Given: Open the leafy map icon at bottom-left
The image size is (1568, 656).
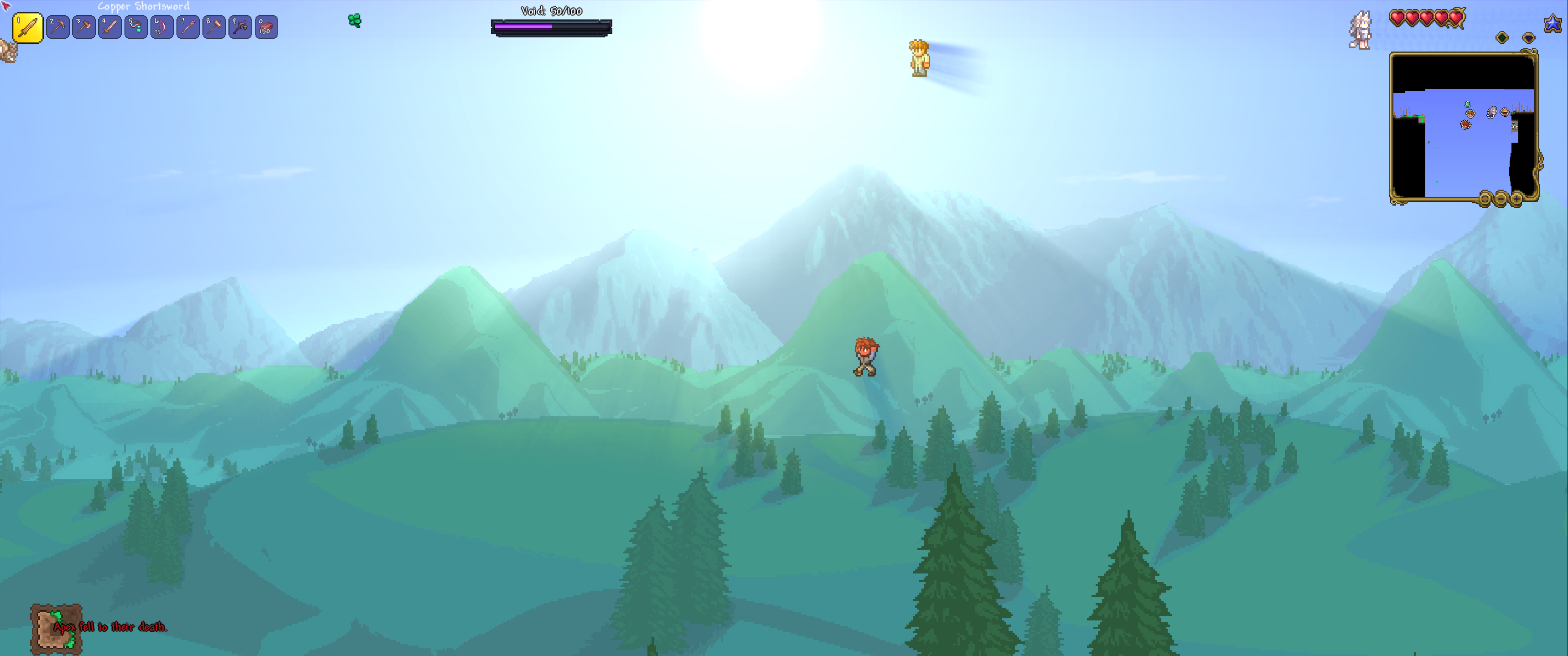Looking at the screenshot, I should pos(56,629).
